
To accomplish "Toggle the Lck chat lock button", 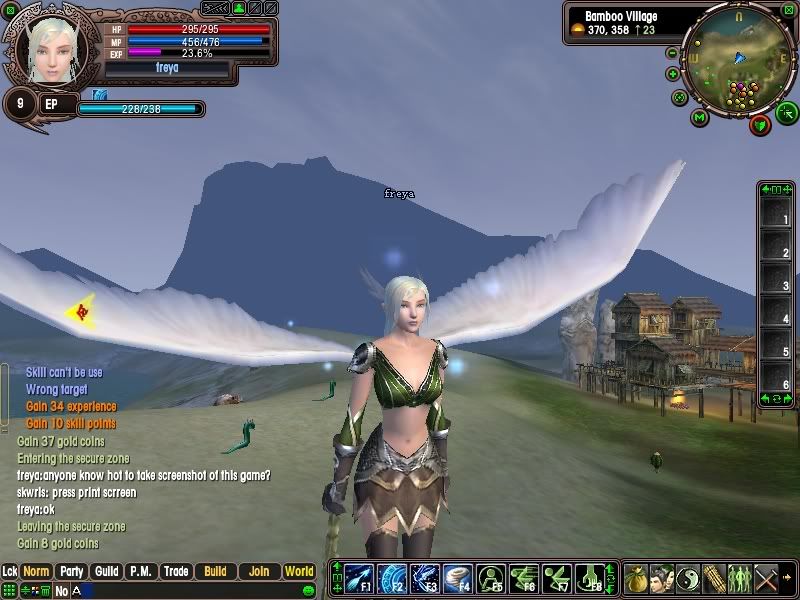I will coord(10,572).
